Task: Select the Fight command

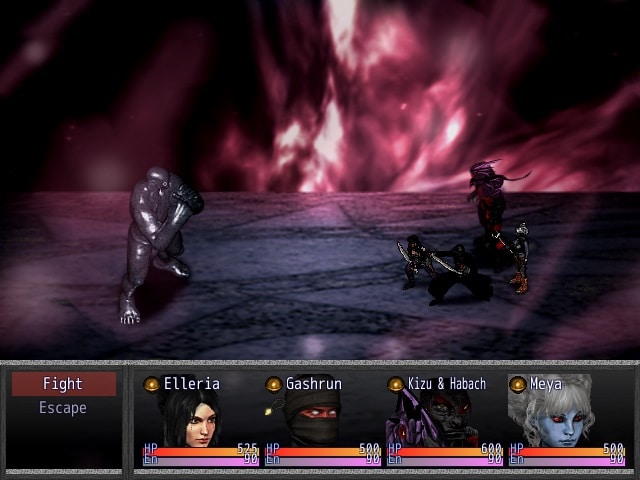Action: (x=63, y=384)
